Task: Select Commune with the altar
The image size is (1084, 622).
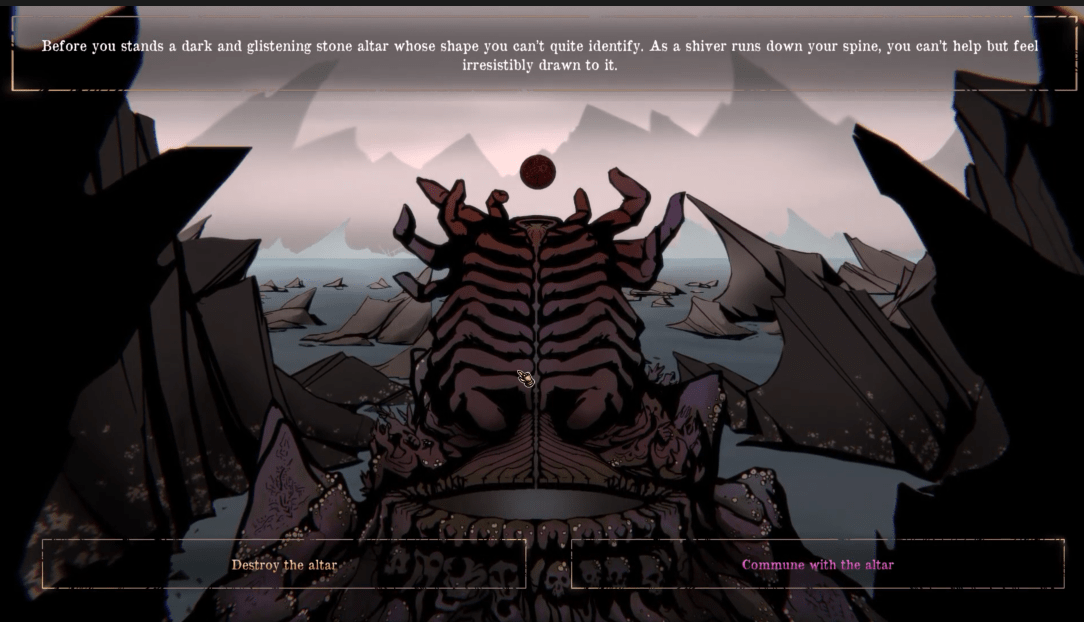Action: coord(817,565)
